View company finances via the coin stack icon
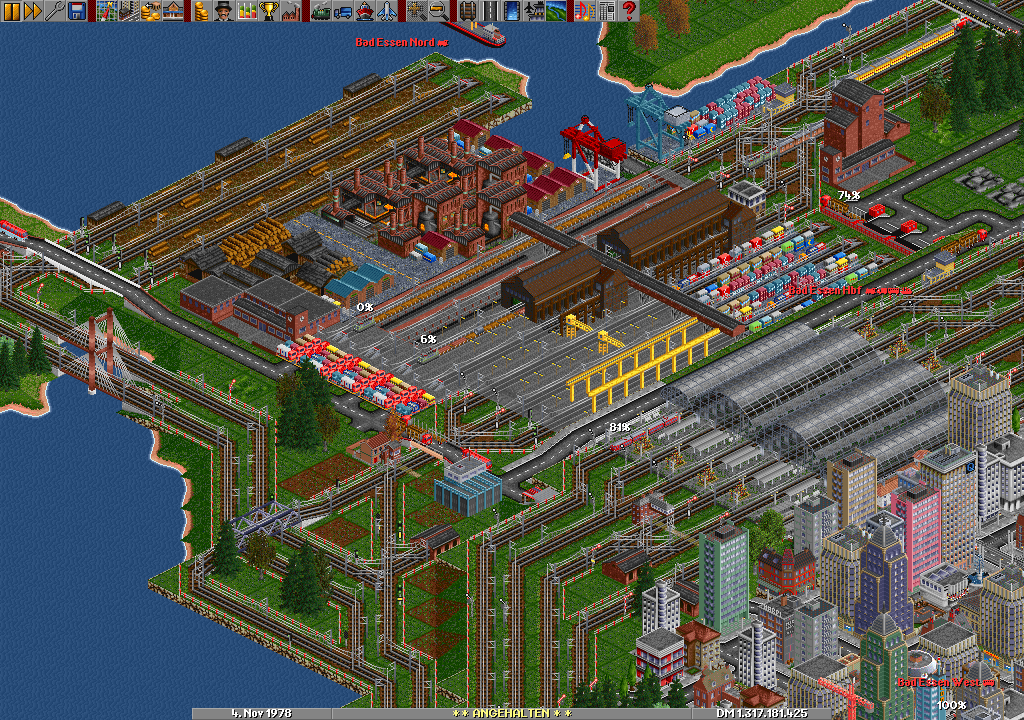 pyautogui.click(x=202, y=11)
